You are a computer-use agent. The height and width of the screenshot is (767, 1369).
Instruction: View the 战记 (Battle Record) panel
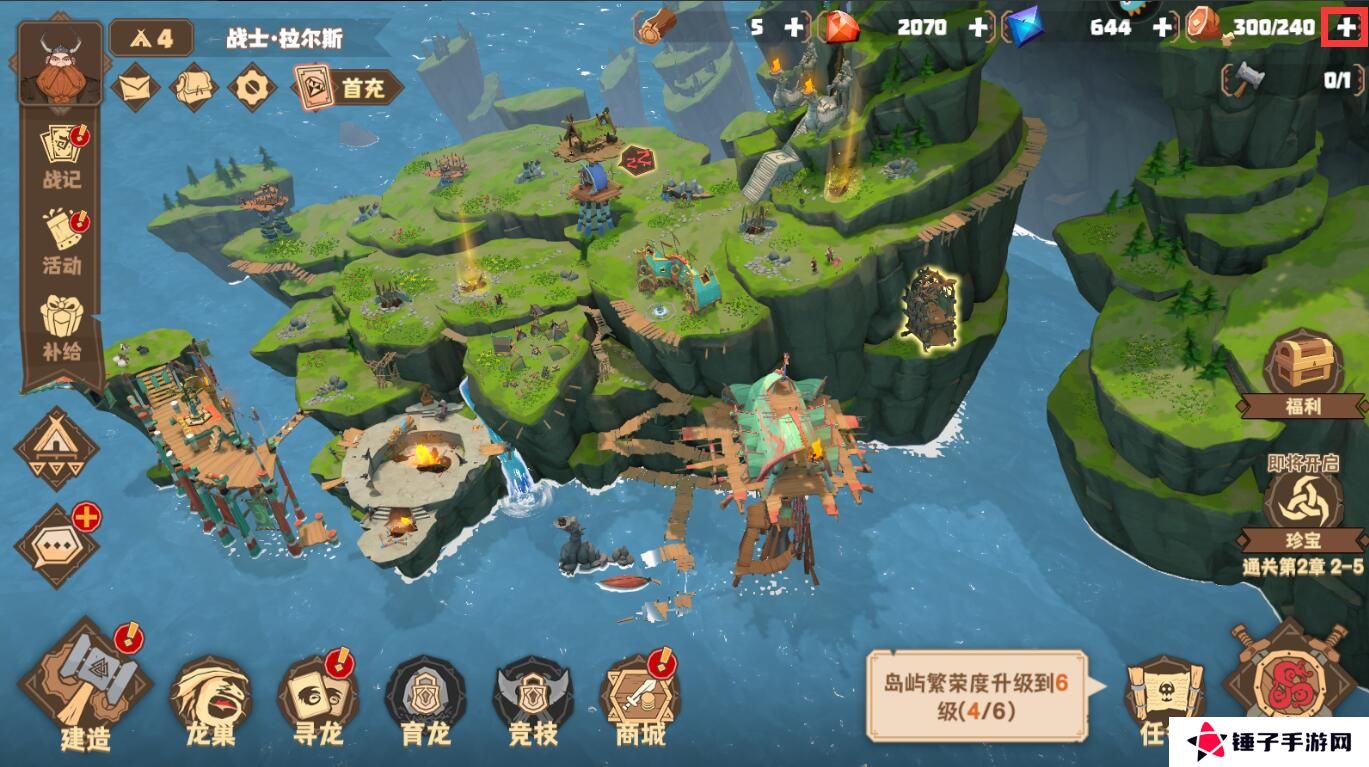60,155
